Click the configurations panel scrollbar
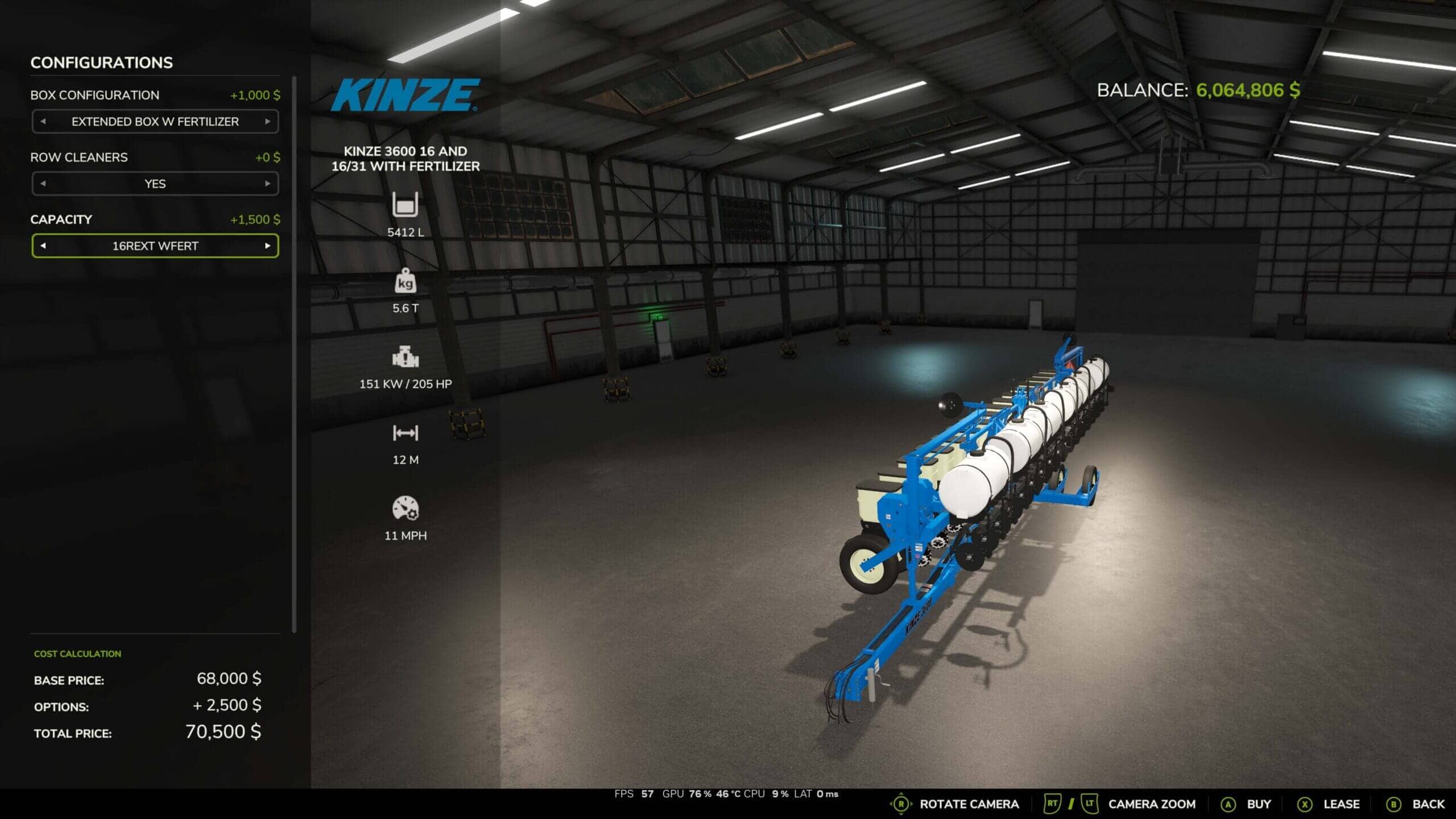 [294, 353]
